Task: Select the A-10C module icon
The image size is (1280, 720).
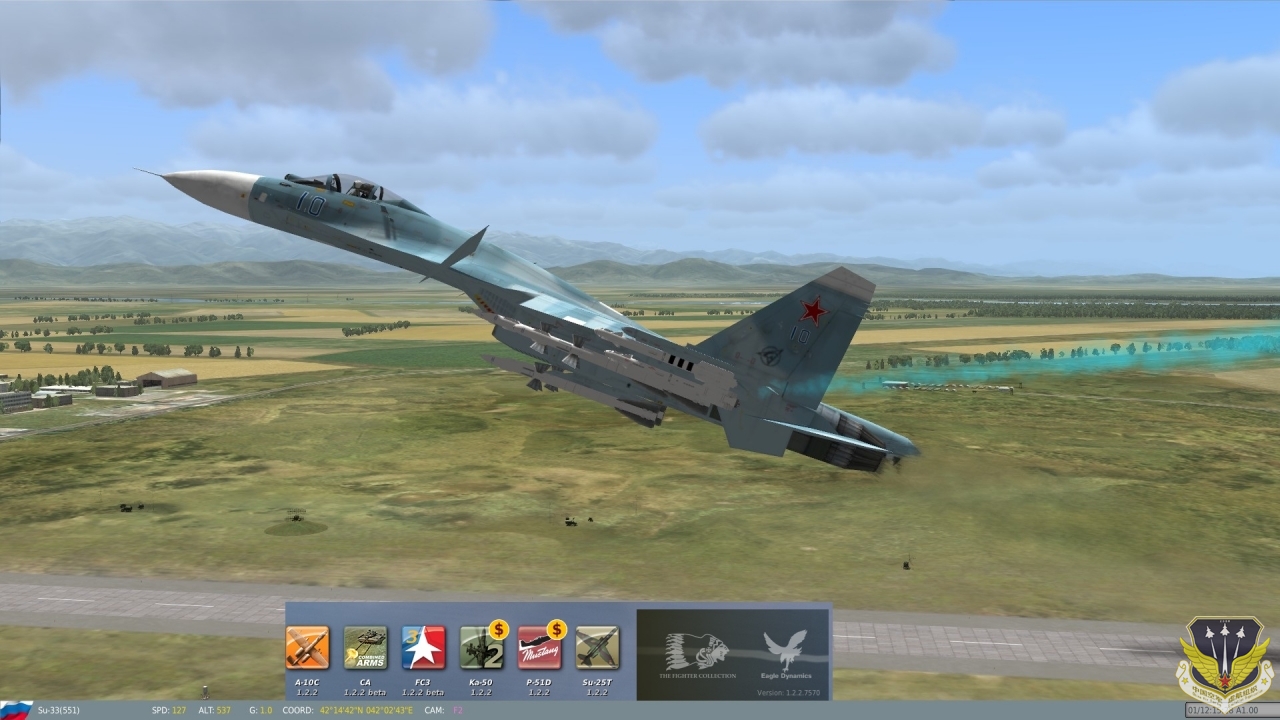Action: coord(307,648)
